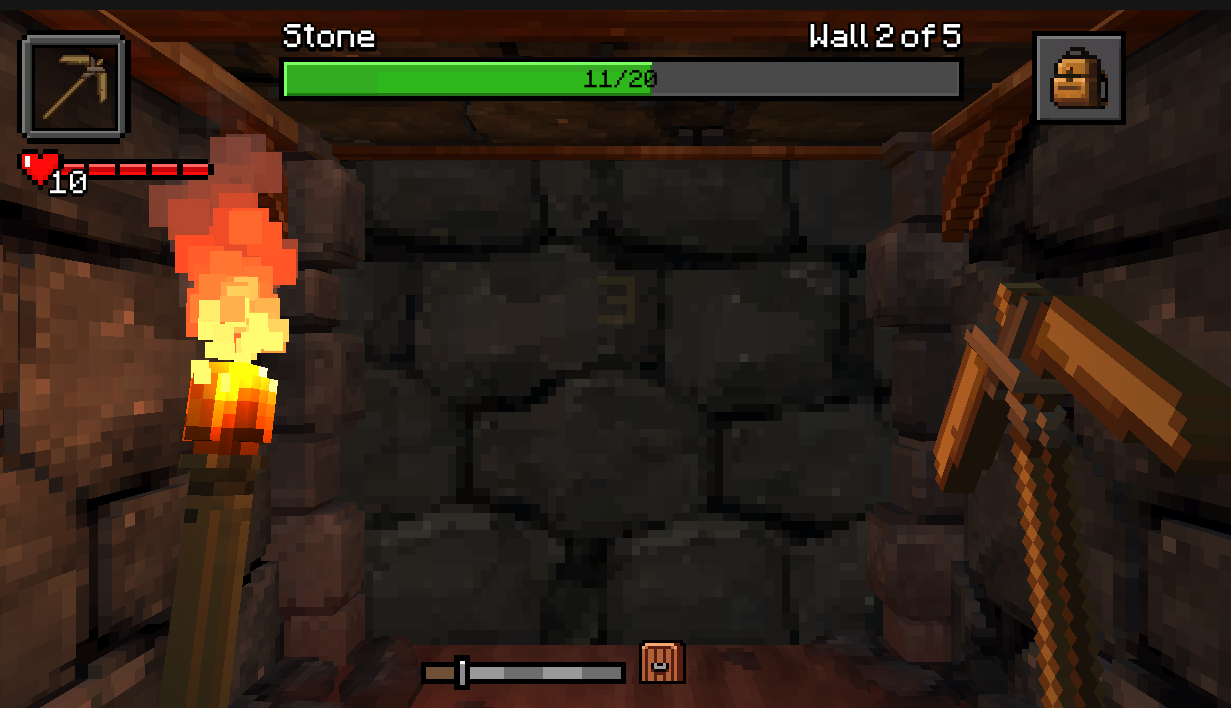Select the wooden pickaxe tool slot

74,87
